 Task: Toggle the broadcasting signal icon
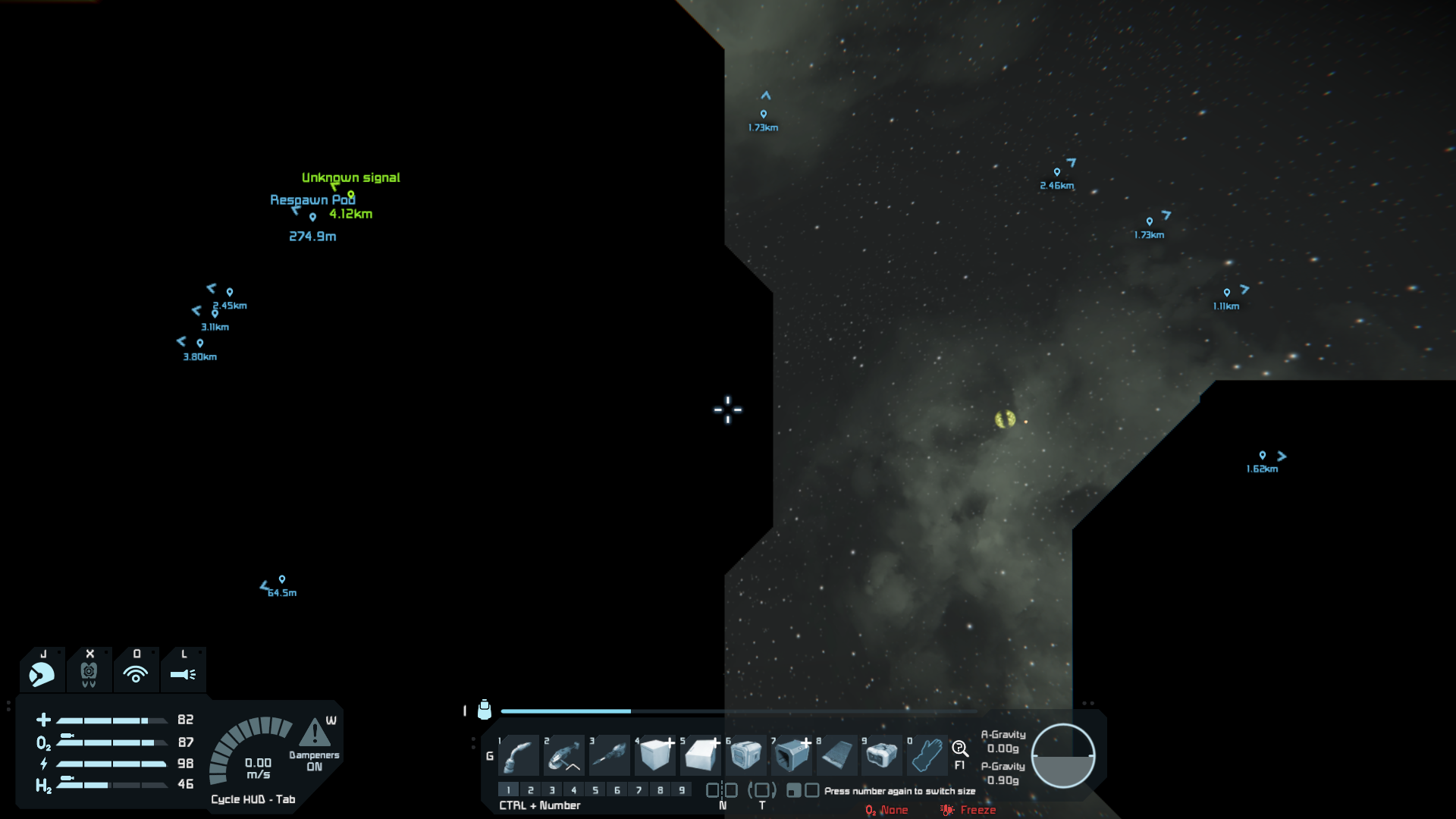(x=136, y=673)
